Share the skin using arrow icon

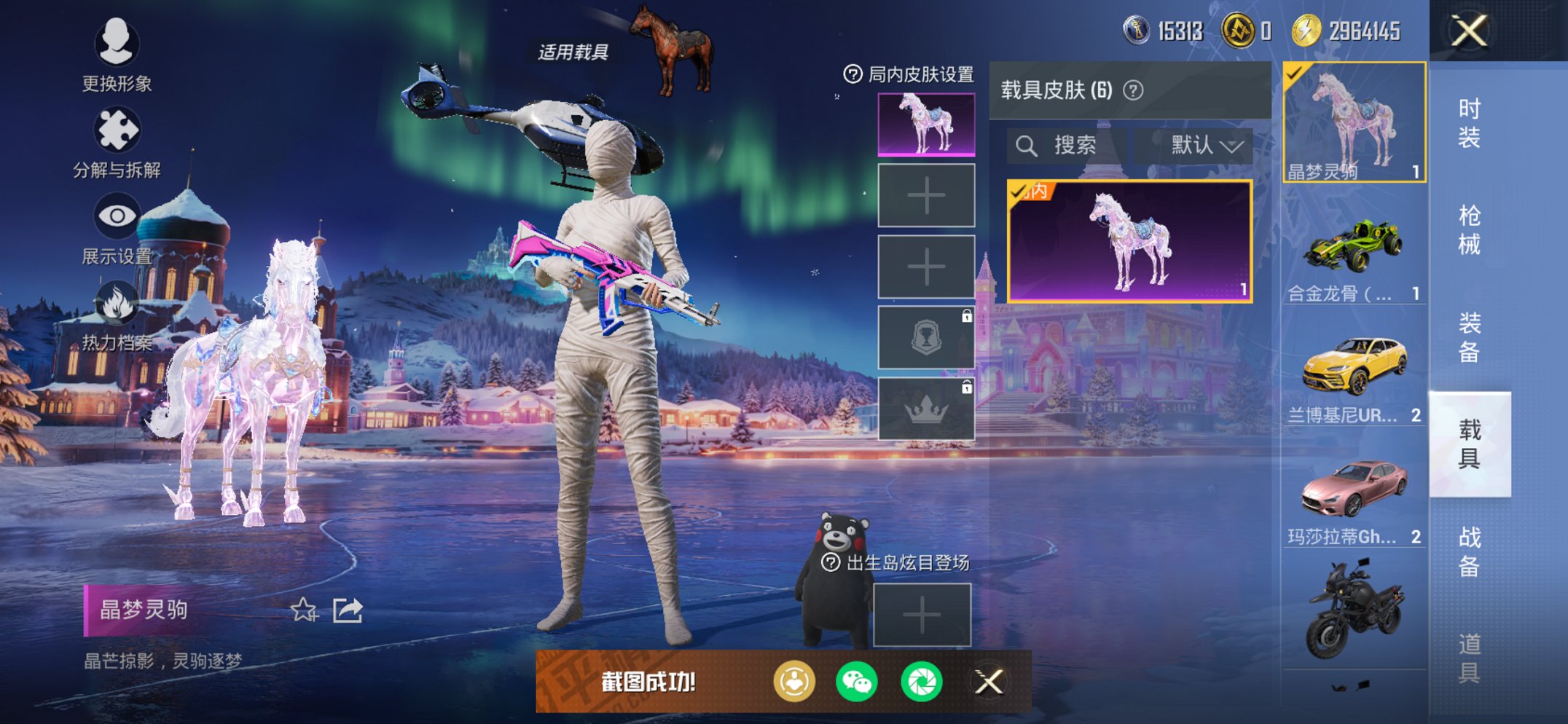(x=348, y=610)
